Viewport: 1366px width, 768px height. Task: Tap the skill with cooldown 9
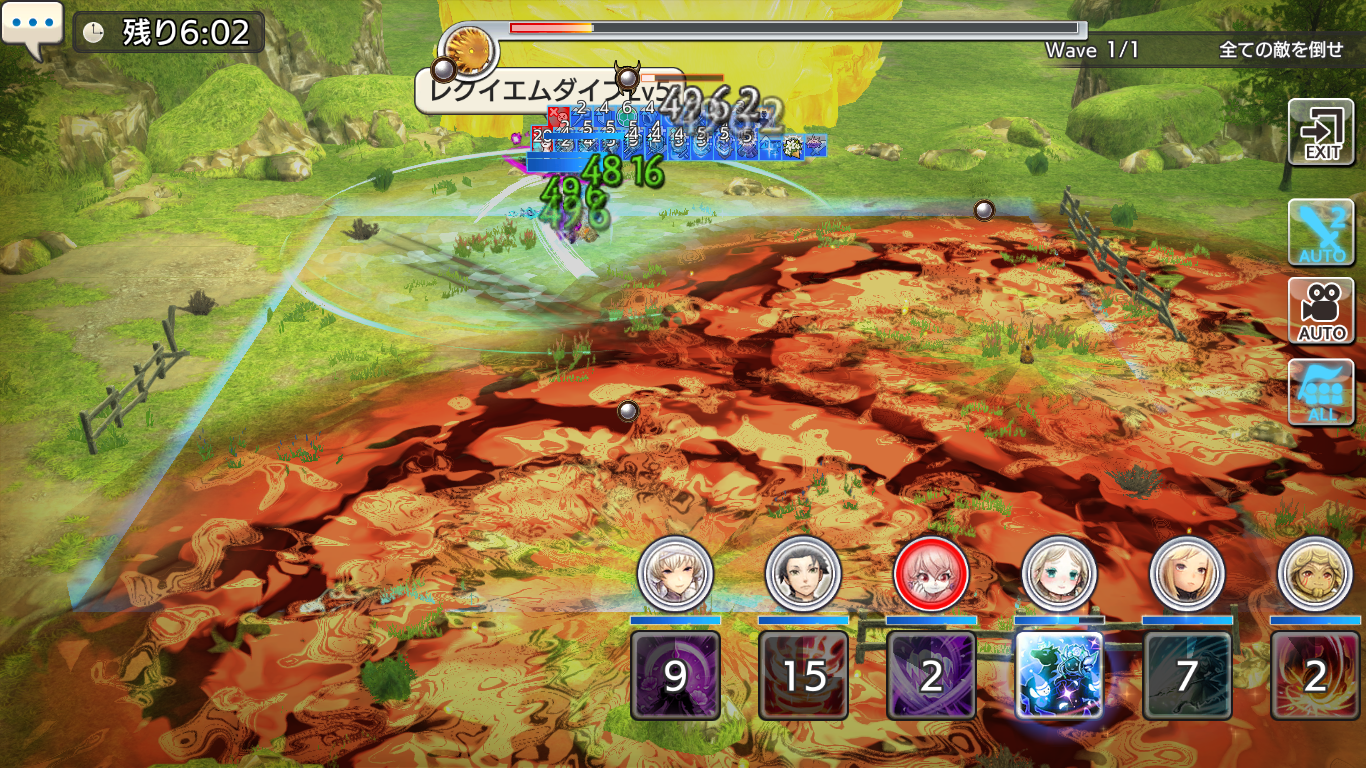675,676
